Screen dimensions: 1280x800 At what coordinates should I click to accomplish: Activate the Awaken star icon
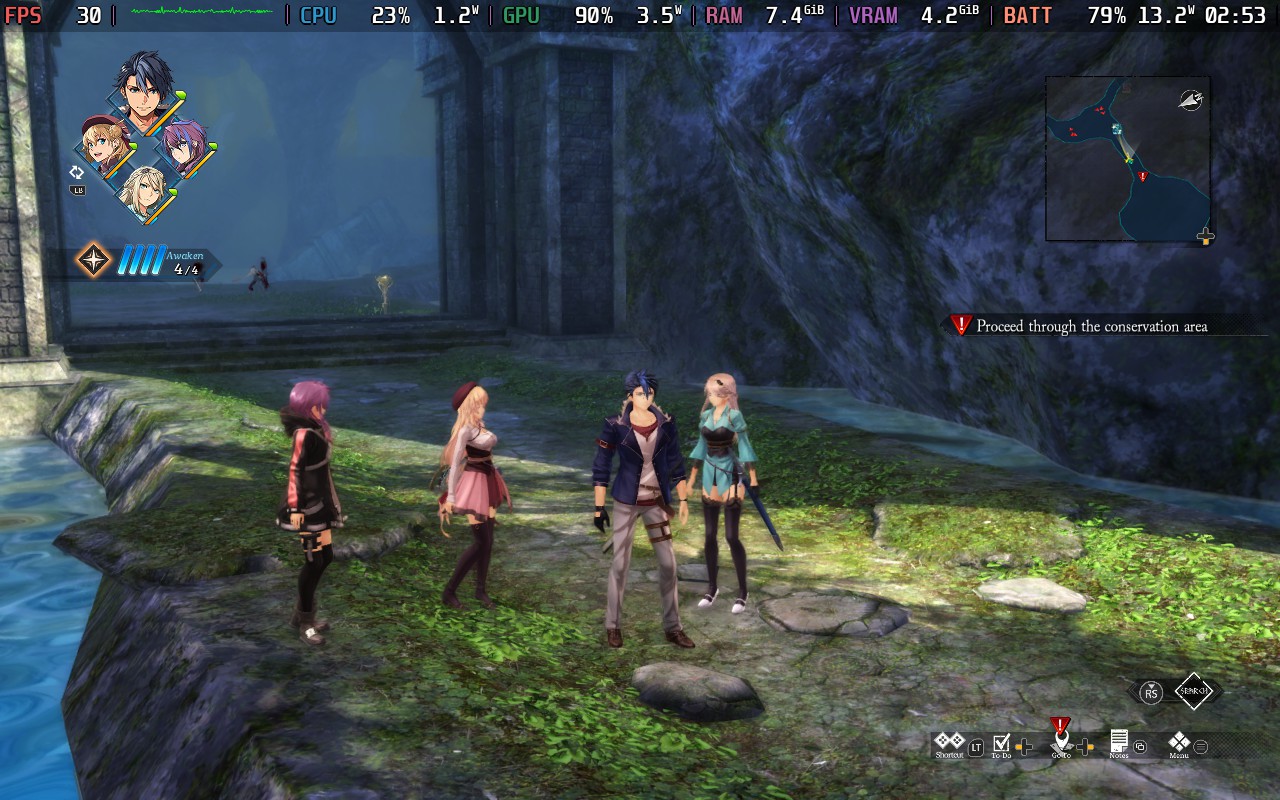[x=94, y=260]
